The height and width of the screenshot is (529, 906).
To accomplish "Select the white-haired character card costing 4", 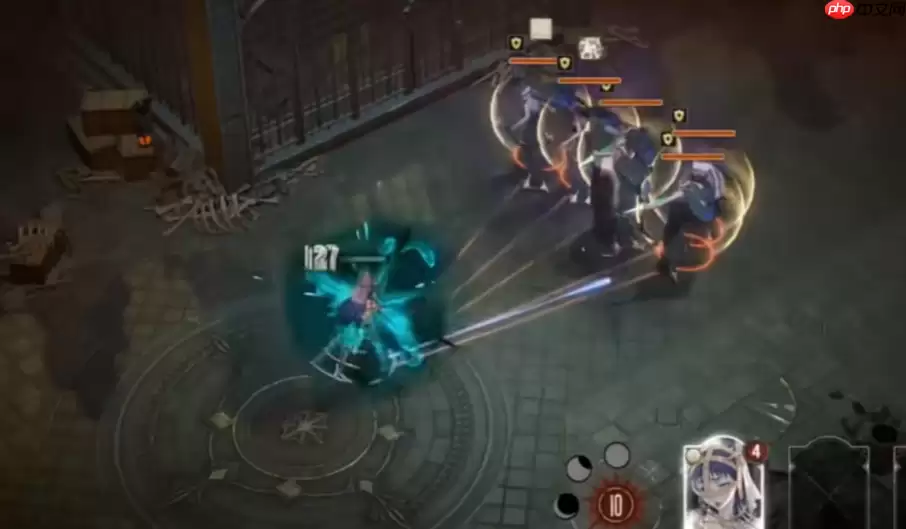I will 724,485.
